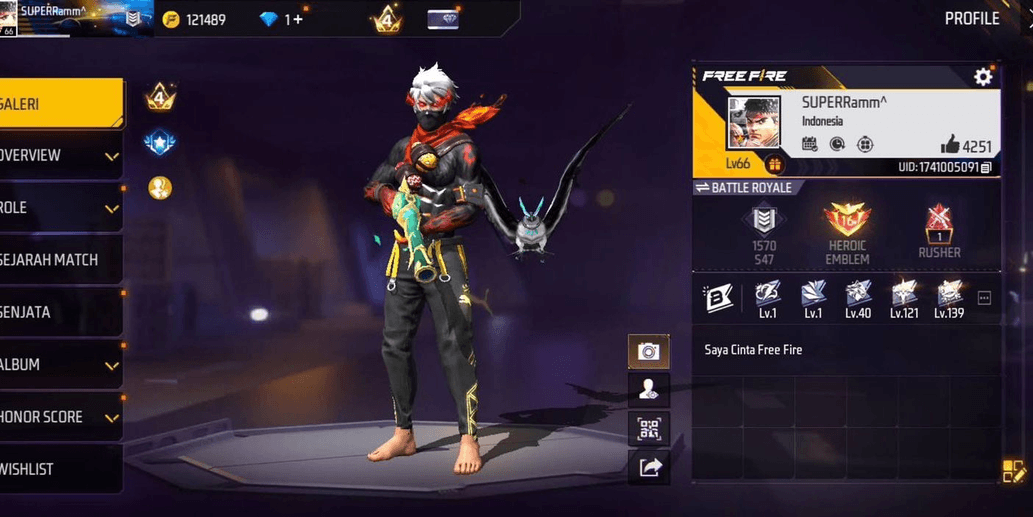
Task: Click the camera screenshot button
Action: (x=649, y=351)
